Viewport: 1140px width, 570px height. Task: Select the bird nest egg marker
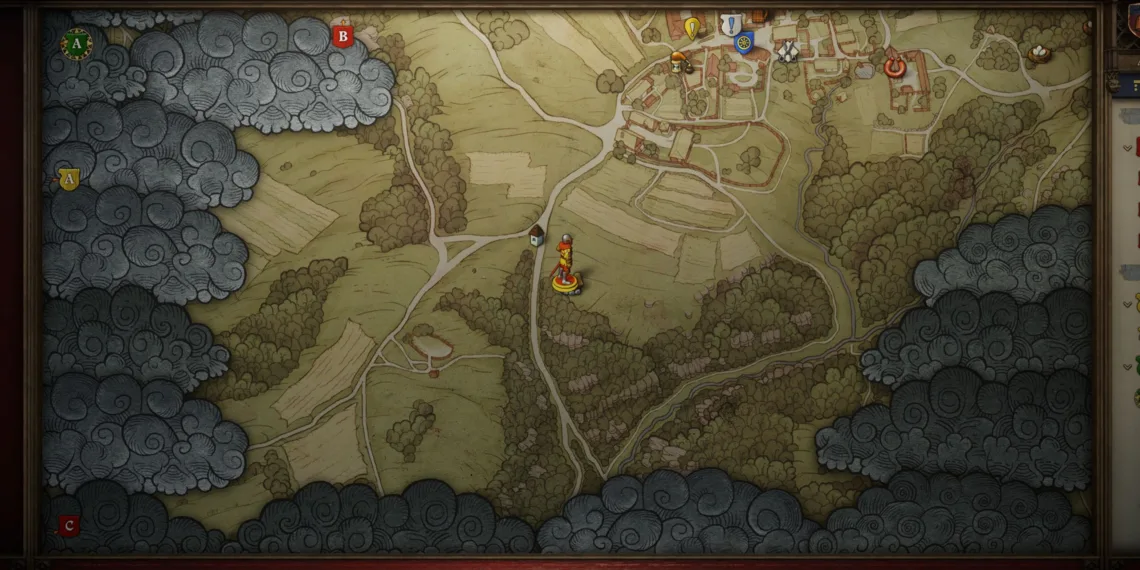pyautogui.click(x=1041, y=52)
